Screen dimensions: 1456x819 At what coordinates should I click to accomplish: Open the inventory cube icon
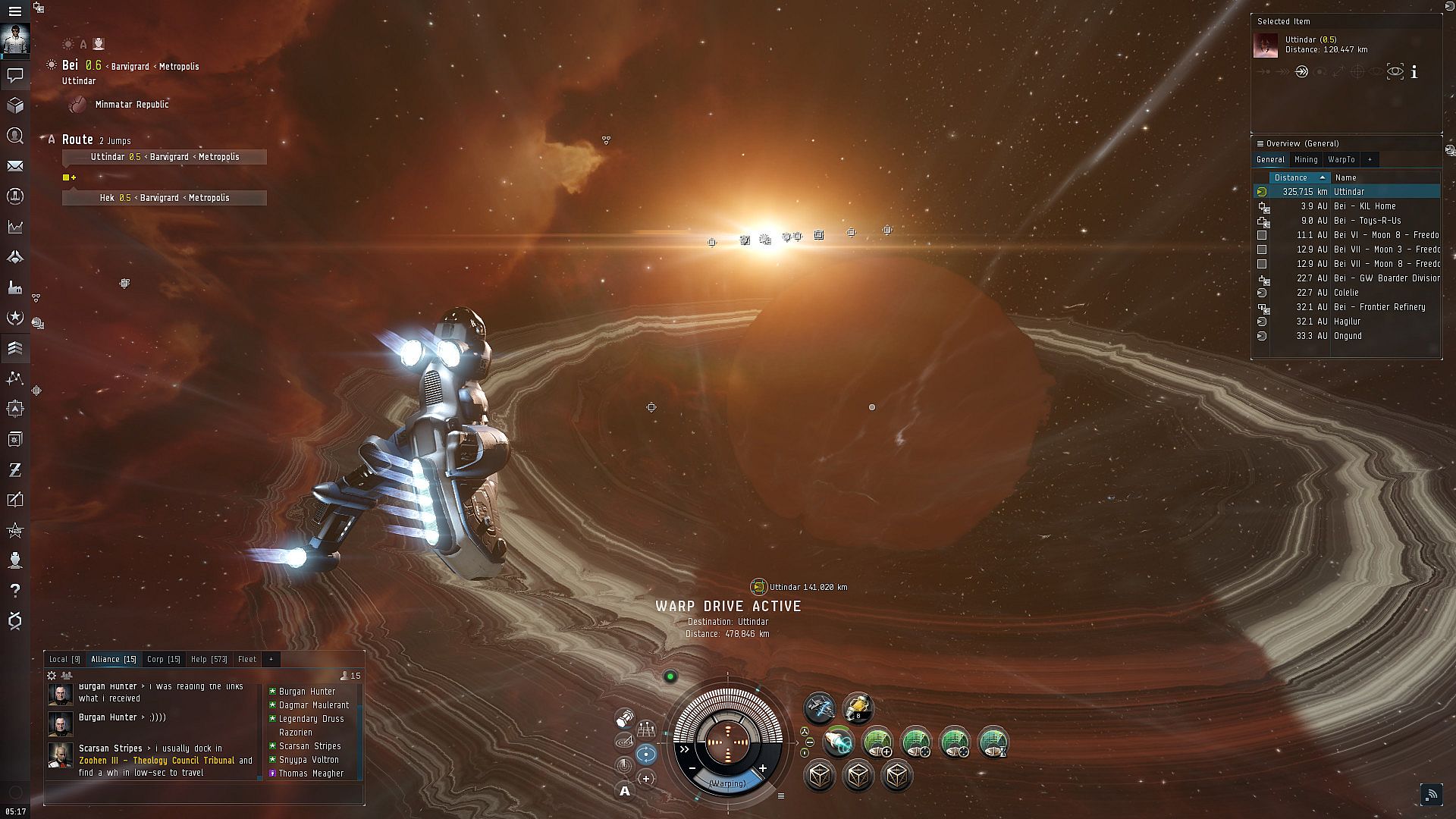15,105
